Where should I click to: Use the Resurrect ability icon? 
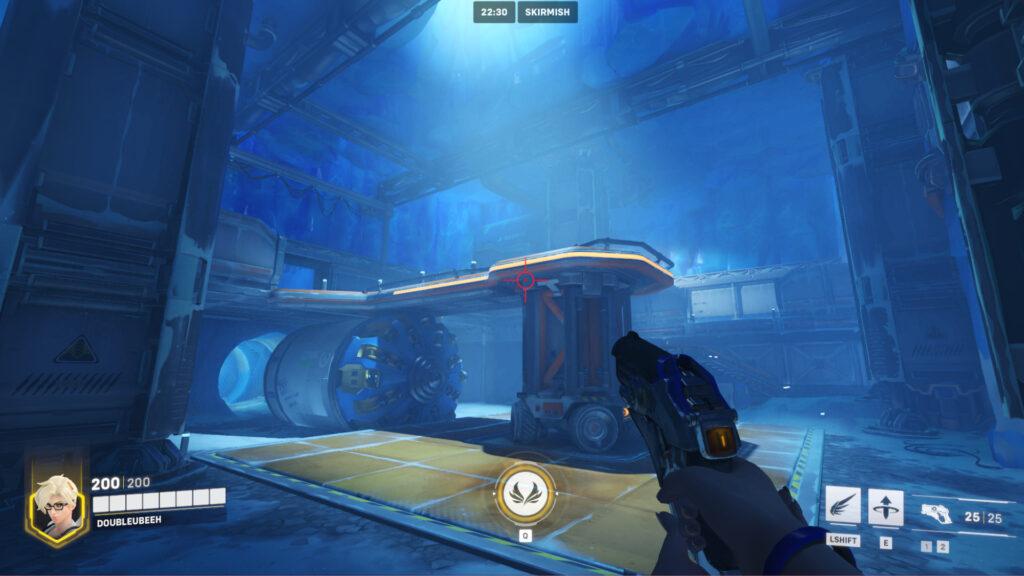tap(886, 507)
